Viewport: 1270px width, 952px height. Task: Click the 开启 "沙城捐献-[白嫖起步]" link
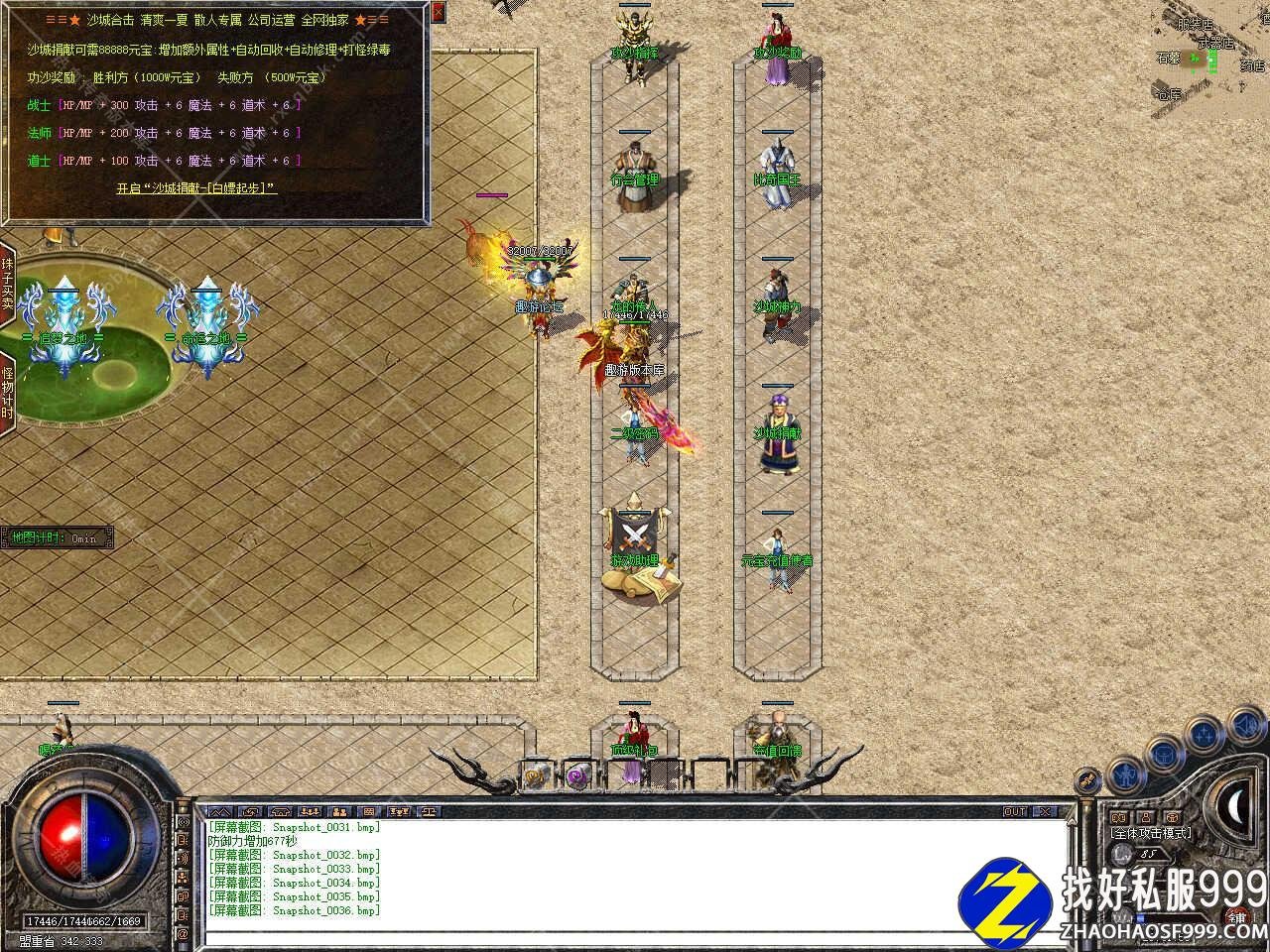coord(196,187)
